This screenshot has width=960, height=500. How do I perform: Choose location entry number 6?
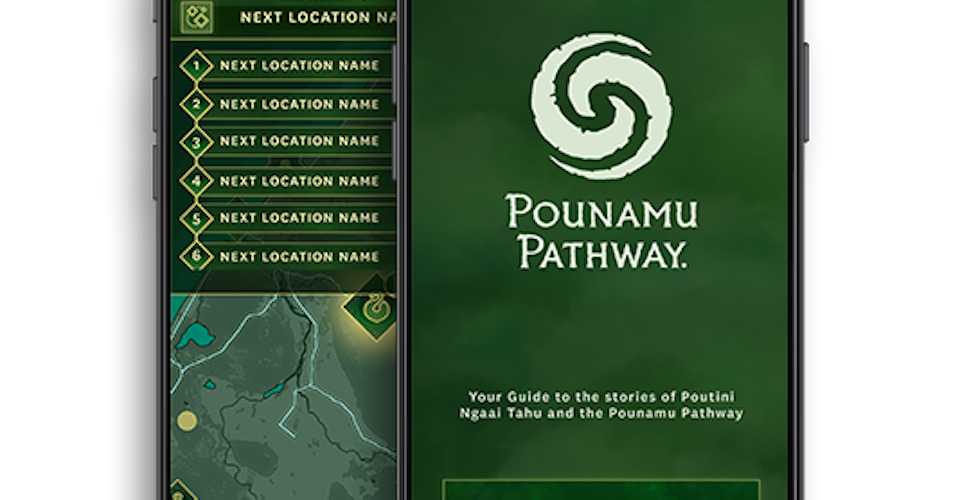click(290, 257)
